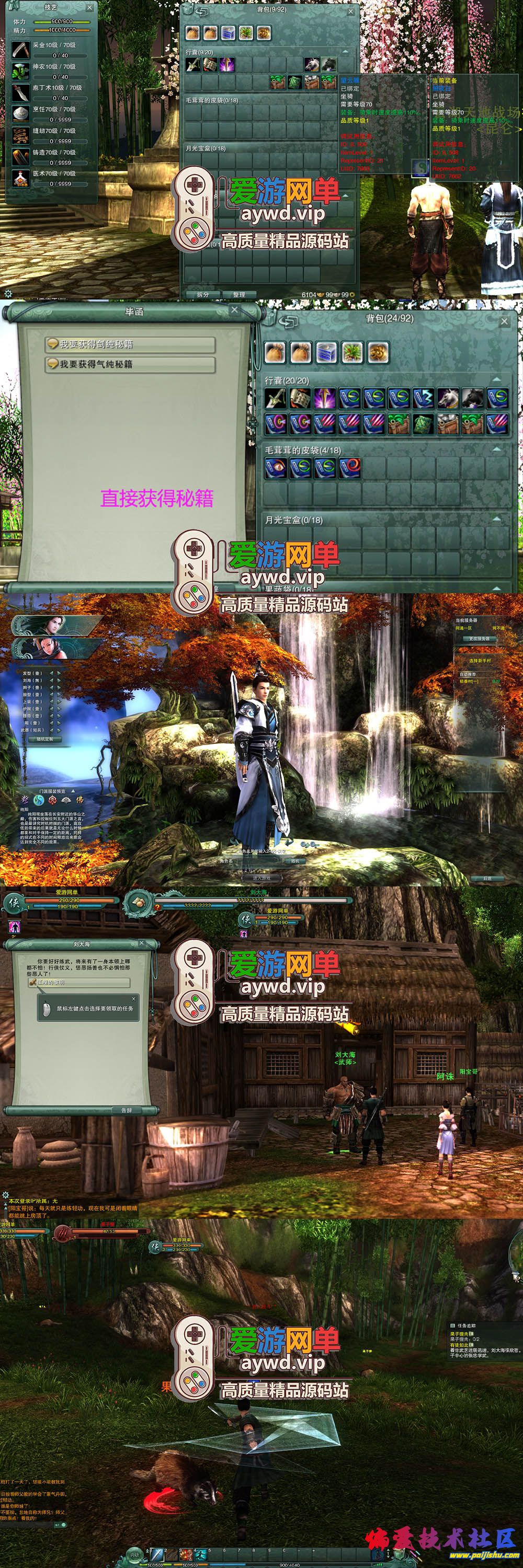Collapse the 毛茸茸的皮袋(4/18) bag section
Screen dimensions: 523x1568
point(496,450)
